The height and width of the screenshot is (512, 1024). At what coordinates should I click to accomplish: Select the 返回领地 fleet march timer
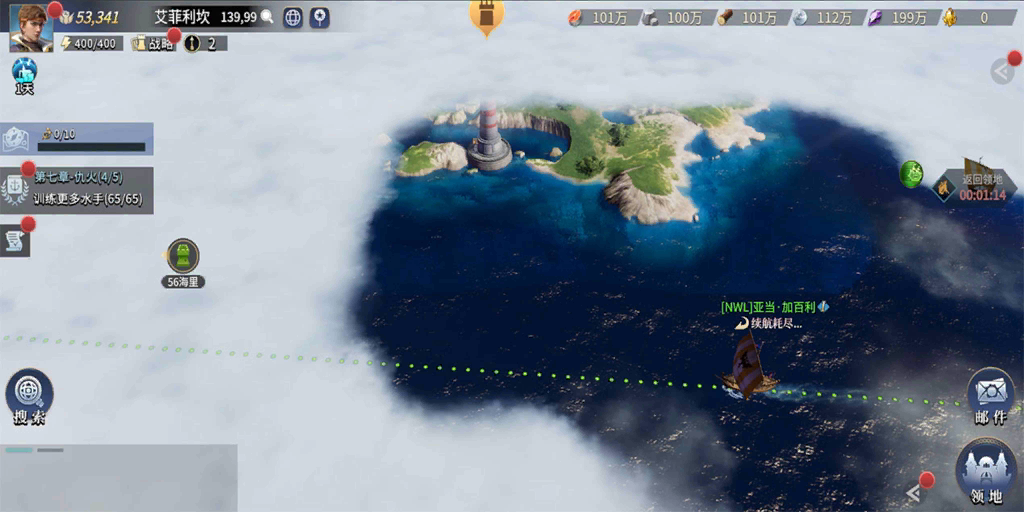978,183
